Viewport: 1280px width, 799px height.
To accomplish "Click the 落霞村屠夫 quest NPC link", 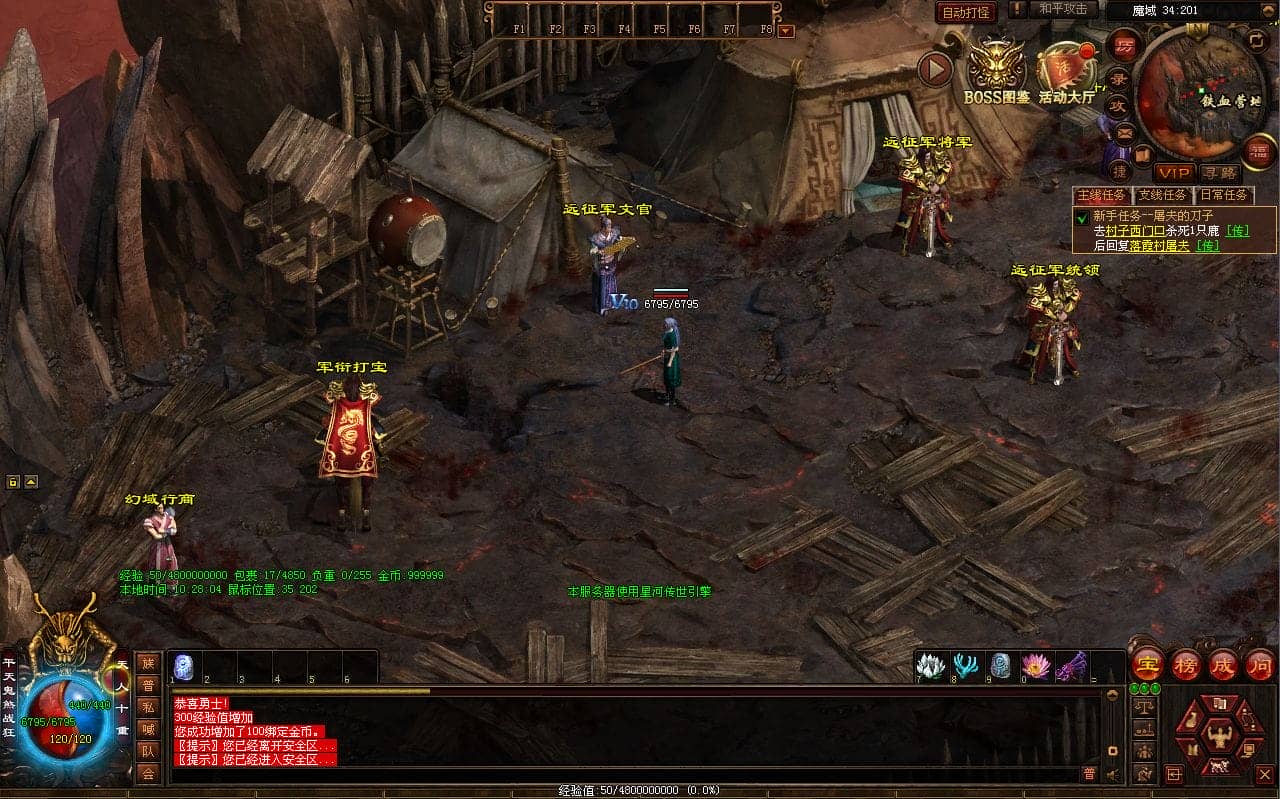I will pos(1159,245).
